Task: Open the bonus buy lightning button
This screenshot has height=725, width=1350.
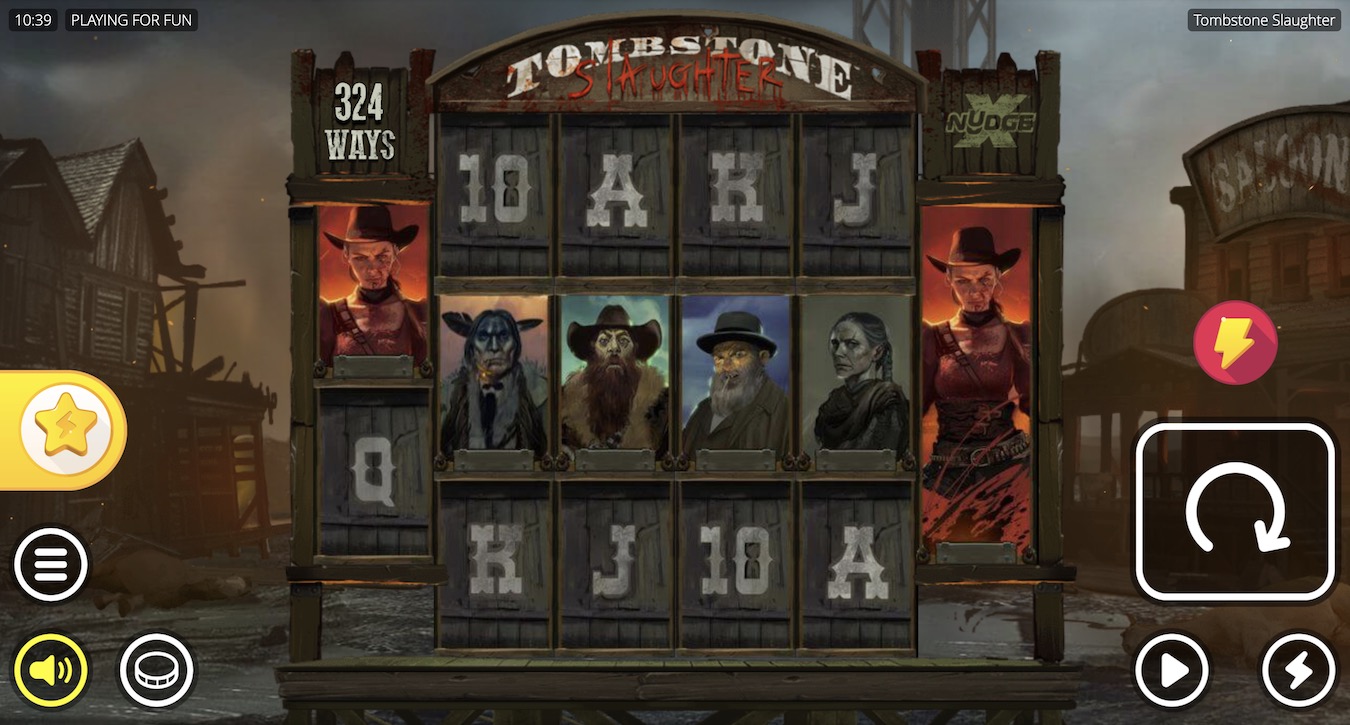Action: tap(1236, 342)
